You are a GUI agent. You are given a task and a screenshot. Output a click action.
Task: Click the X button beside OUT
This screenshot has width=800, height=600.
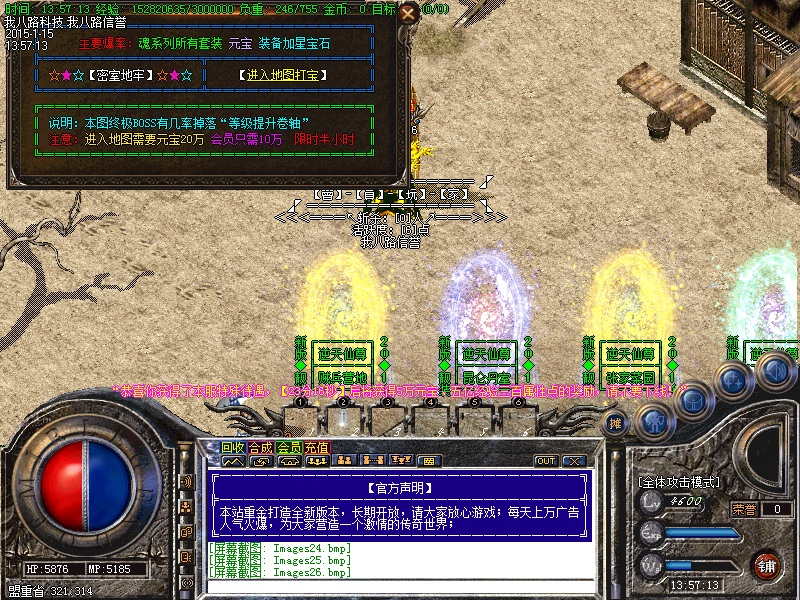click(x=573, y=461)
